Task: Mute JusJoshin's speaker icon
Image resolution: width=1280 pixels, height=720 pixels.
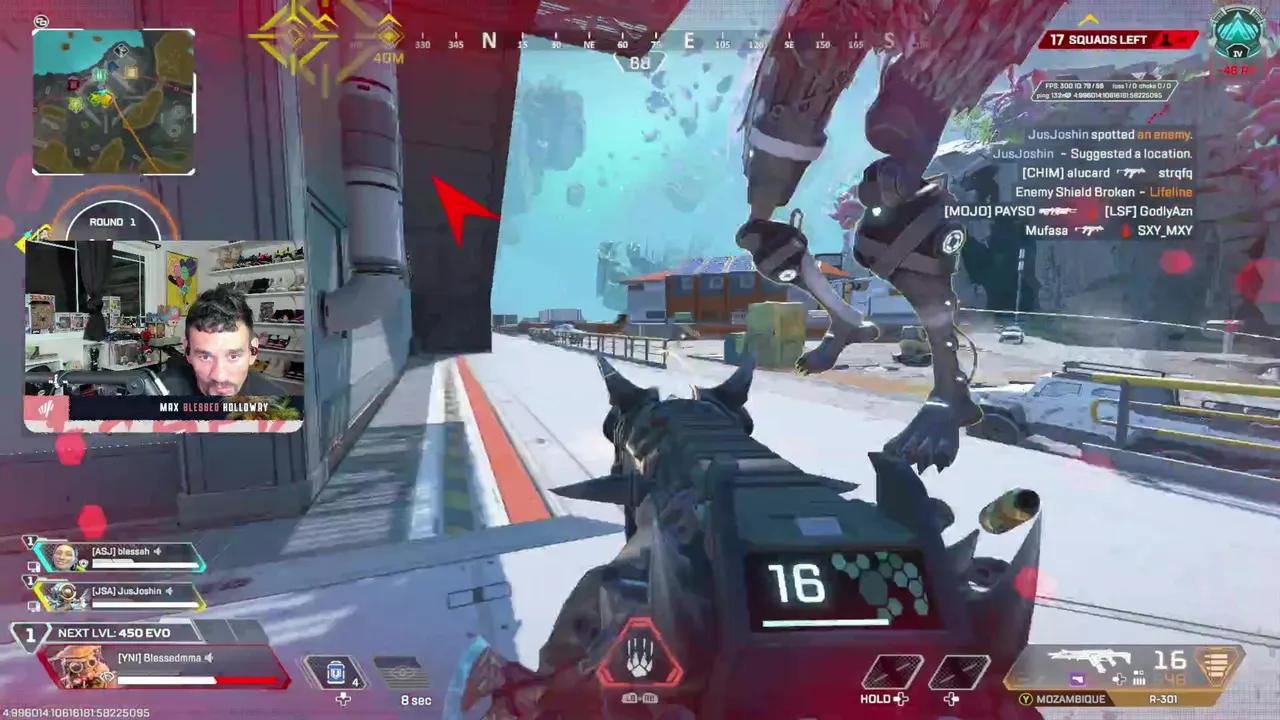Action: pyautogui.click(x=167, y=591)
